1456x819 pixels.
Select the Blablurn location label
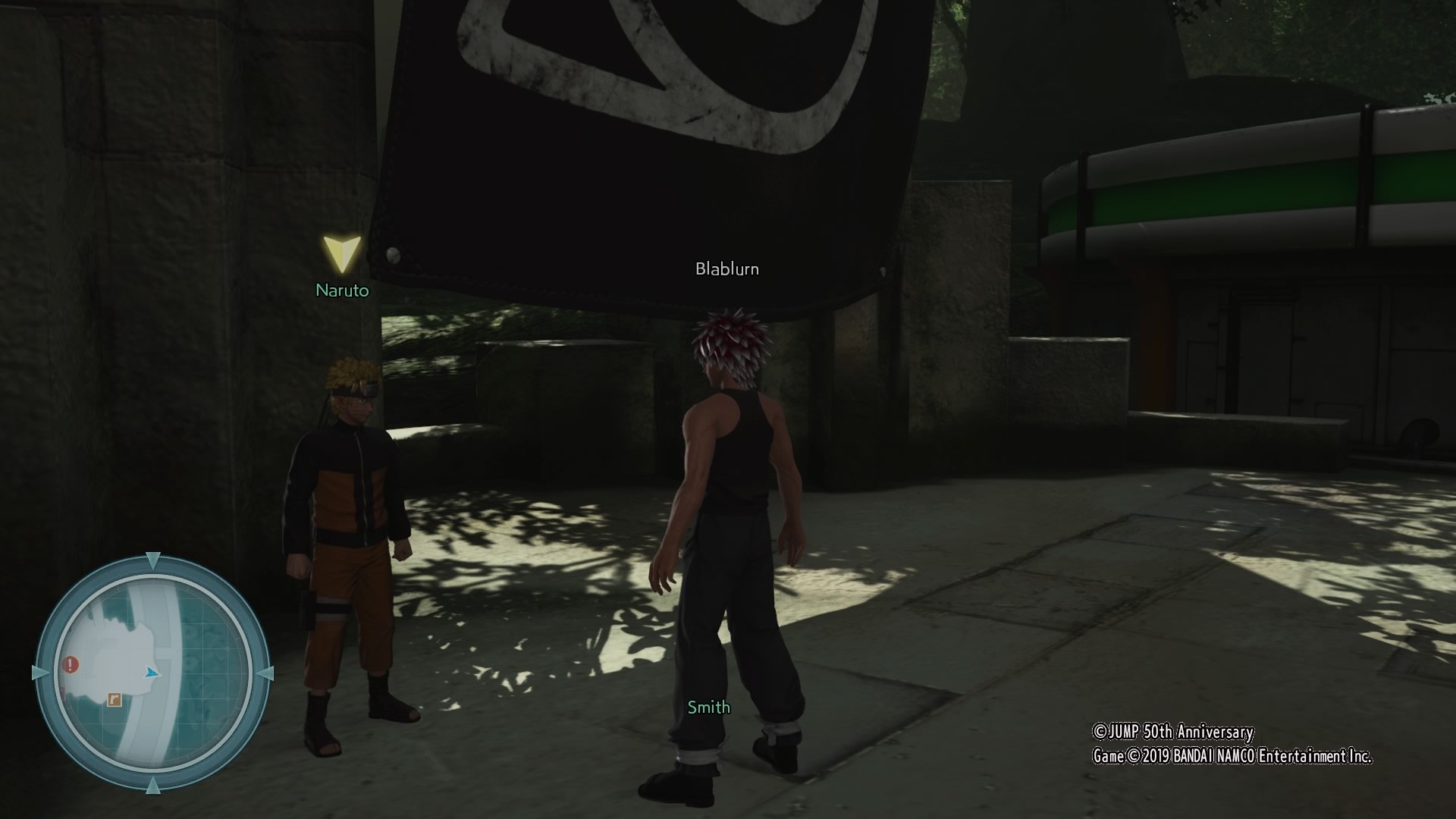coord(728,268)
